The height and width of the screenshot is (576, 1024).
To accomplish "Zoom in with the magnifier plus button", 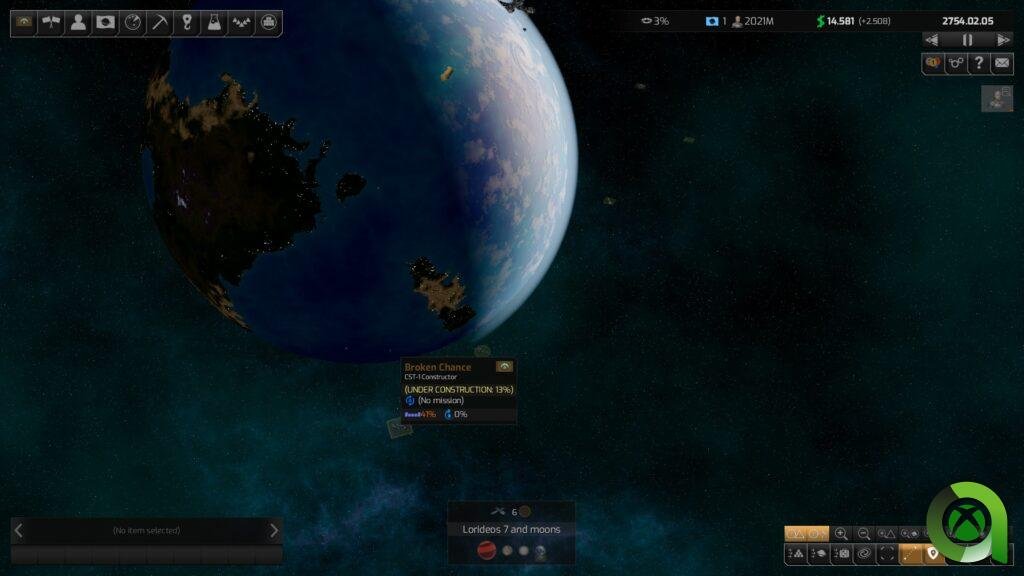I will point(841,534).
